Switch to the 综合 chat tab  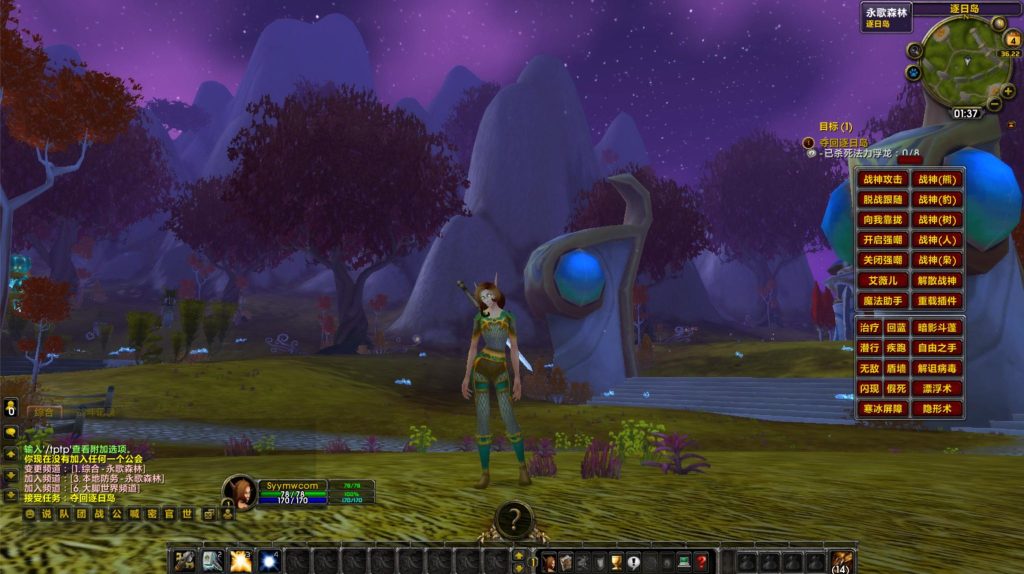click(x=43, y=411)
